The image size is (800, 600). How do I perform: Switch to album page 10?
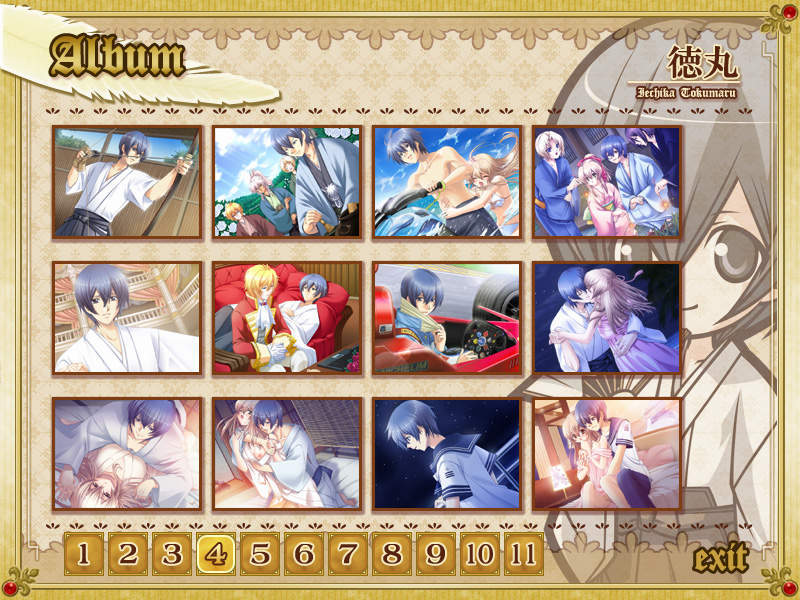tap(480, 553)
